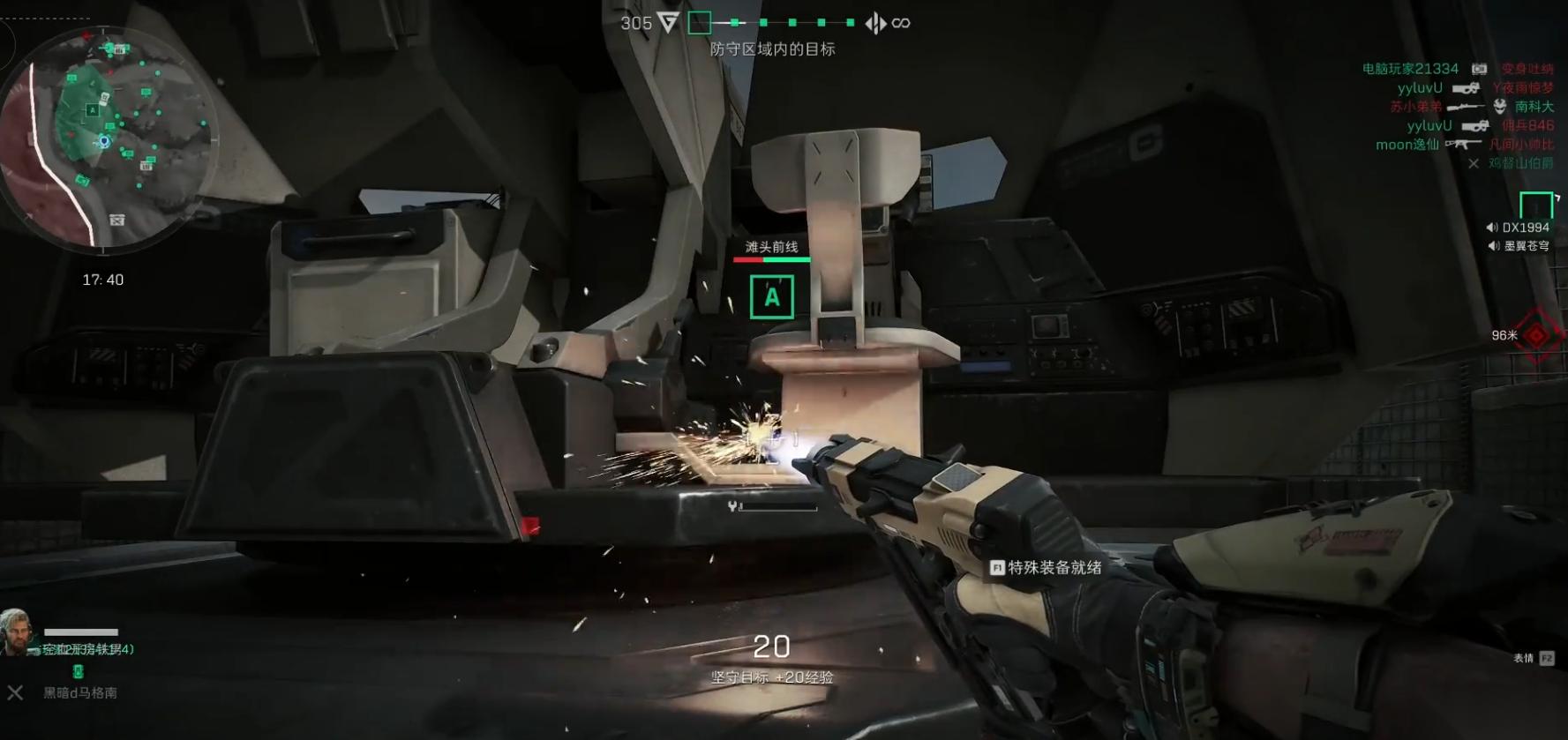Click the squad member portrait avatar
Viewport: 1568px width, 740px height.
click(17, 631)
